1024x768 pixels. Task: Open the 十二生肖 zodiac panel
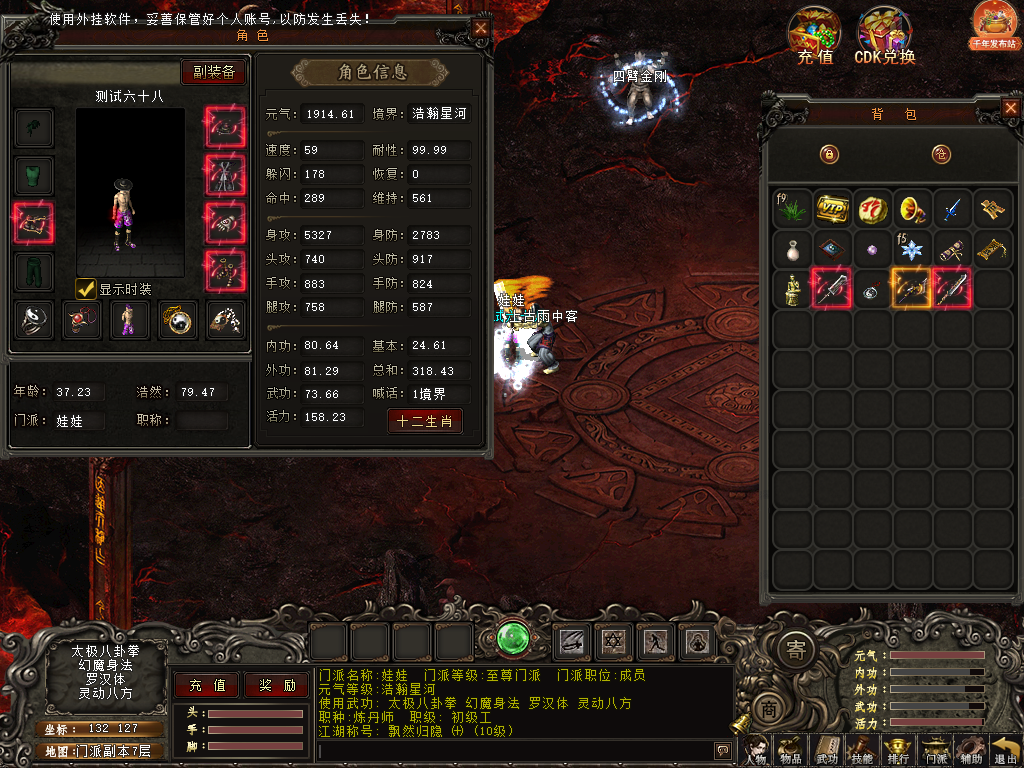click(x=425, y=421)
